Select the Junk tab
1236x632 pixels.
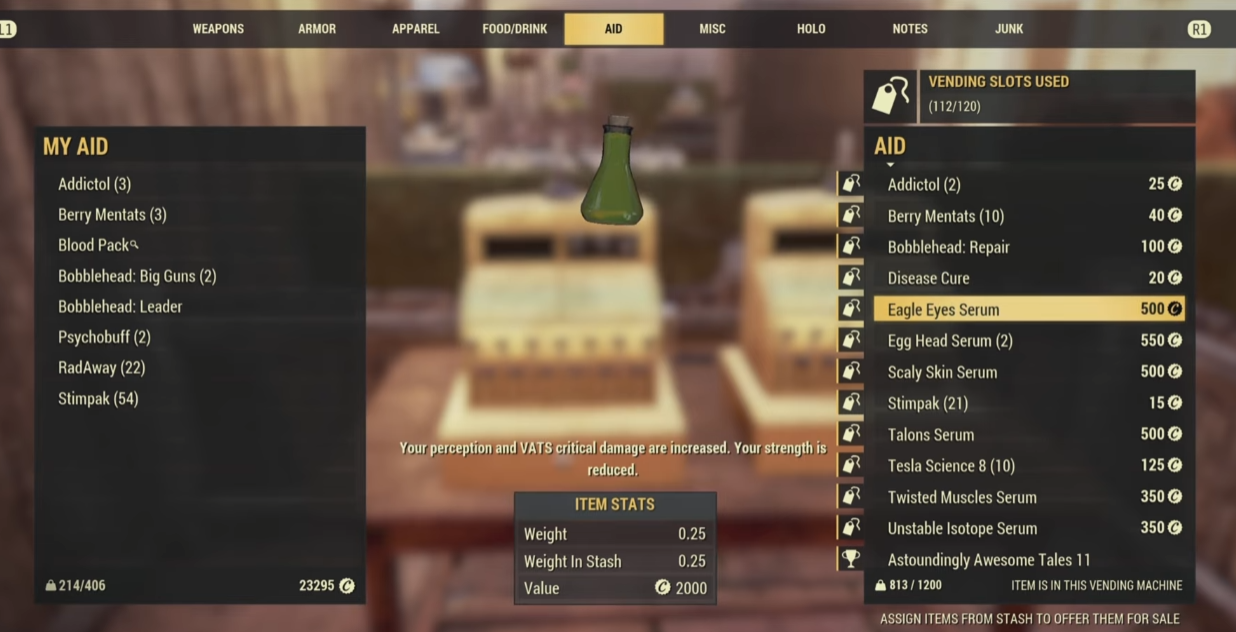[1008, 29]
